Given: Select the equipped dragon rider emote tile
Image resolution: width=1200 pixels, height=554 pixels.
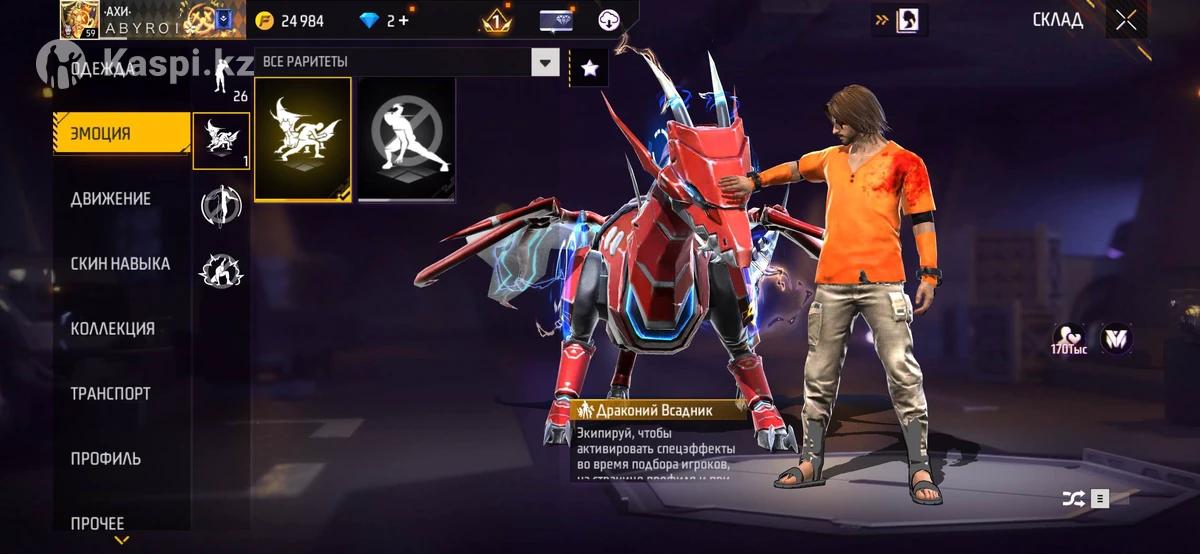Looking at the screenshot, I should [303, 139].
